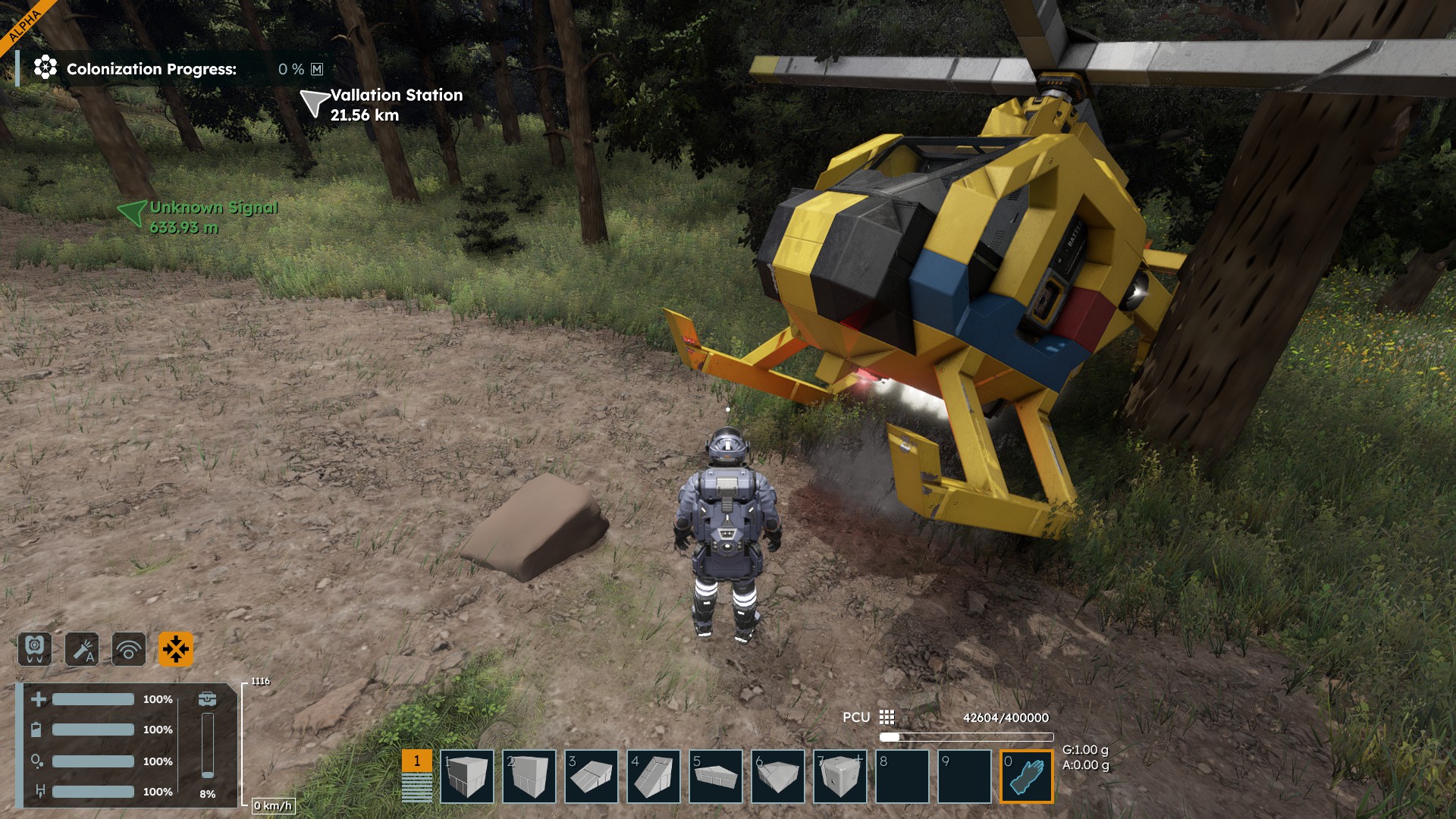Click the orange toolbar page 1 indicator

point(416,761)
